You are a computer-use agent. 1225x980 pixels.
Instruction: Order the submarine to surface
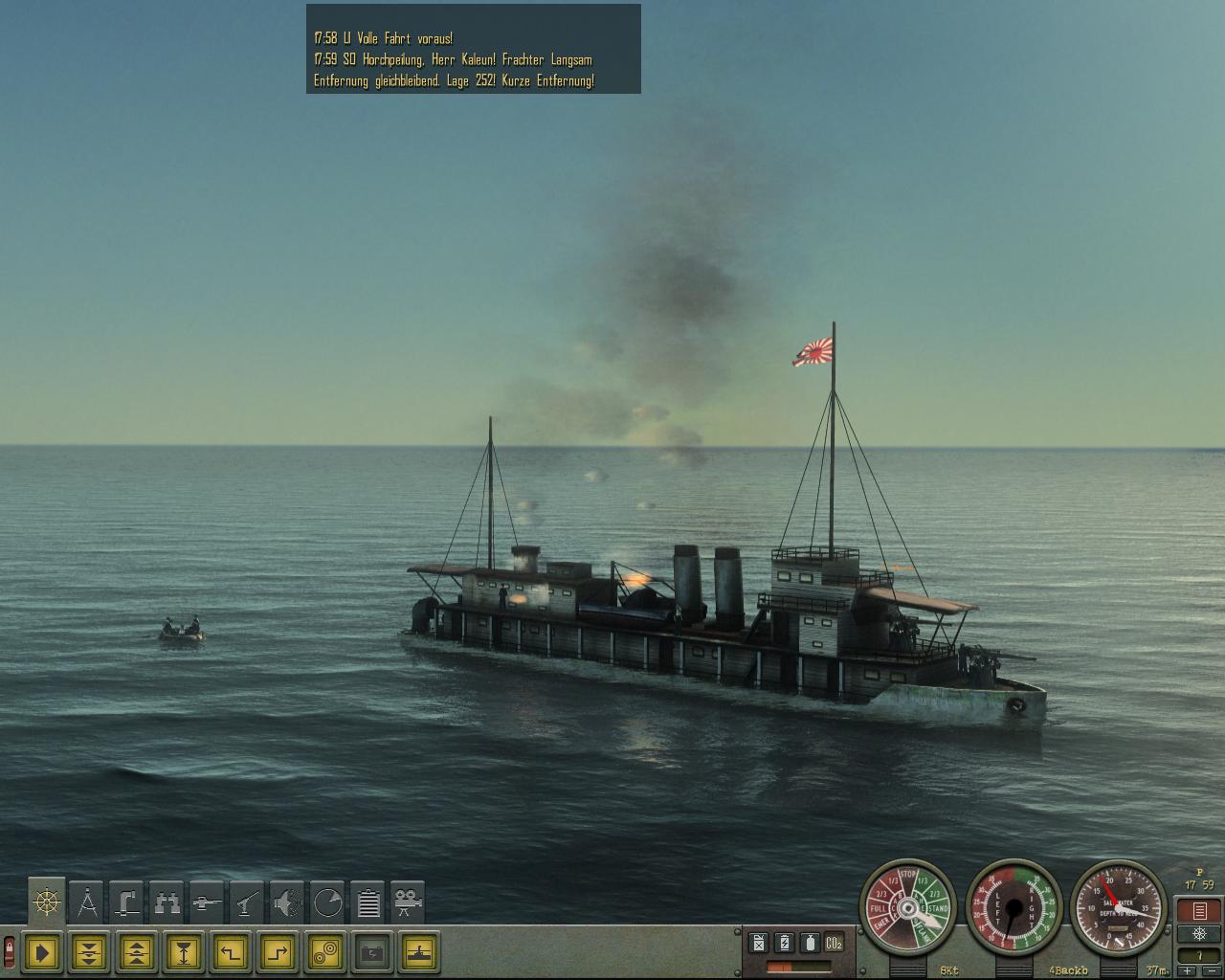137,952
